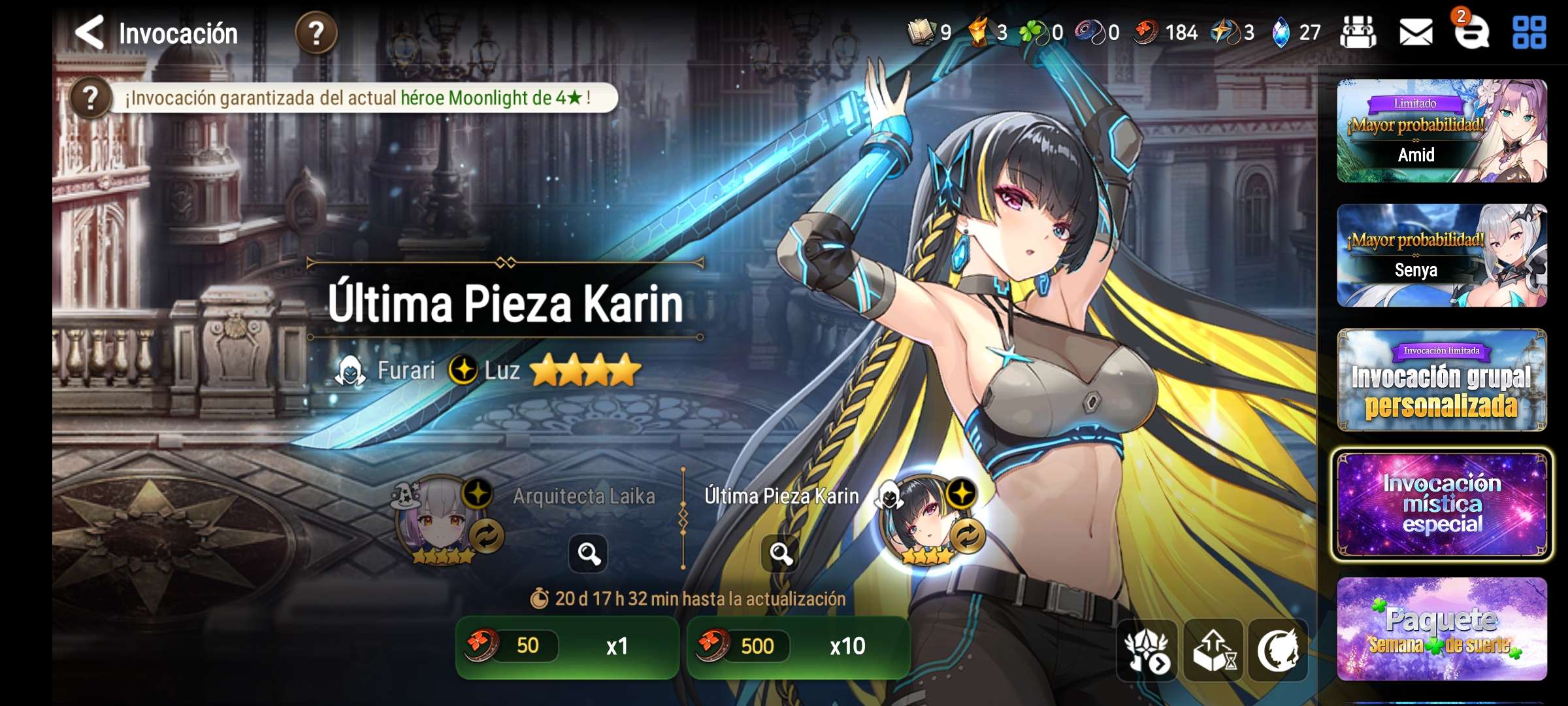This screenshot has height=706, width=1568.
Task: Summon ten times for 500 mystic medals
Action: [798, 647]
